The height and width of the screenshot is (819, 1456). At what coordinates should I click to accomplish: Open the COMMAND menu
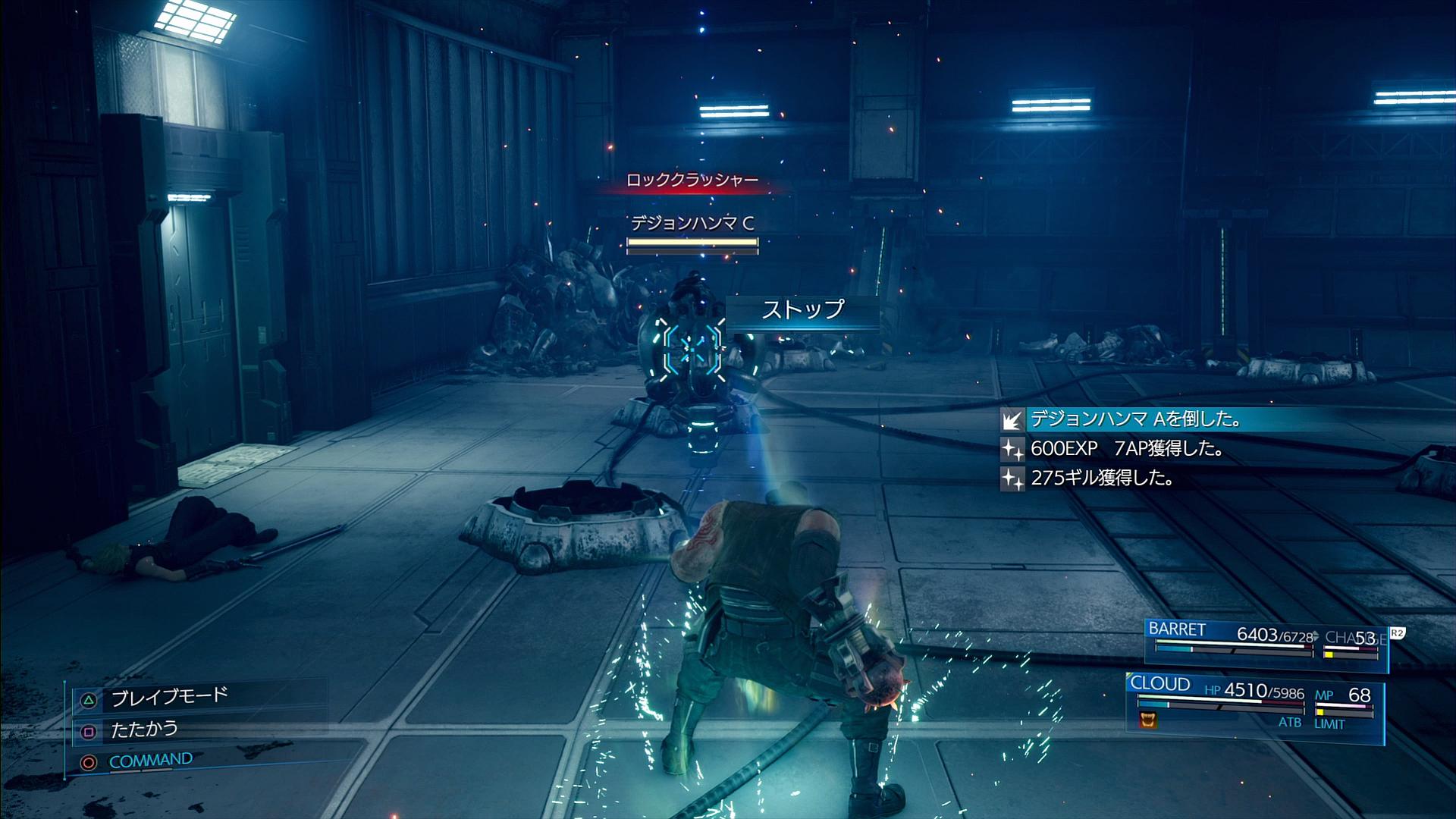pos(150,760)
